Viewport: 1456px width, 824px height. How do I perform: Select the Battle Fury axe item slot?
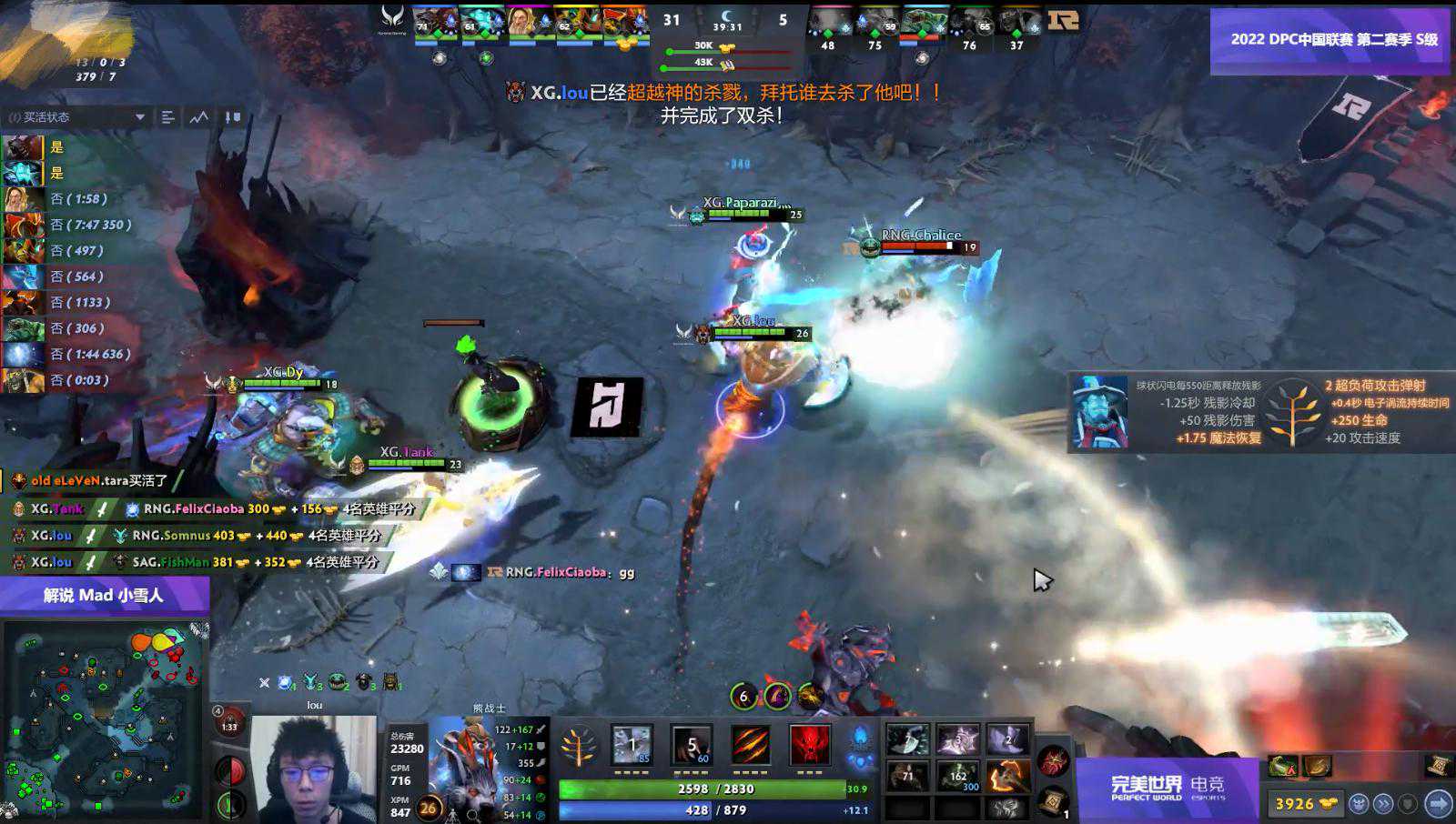pos(1006,776)
